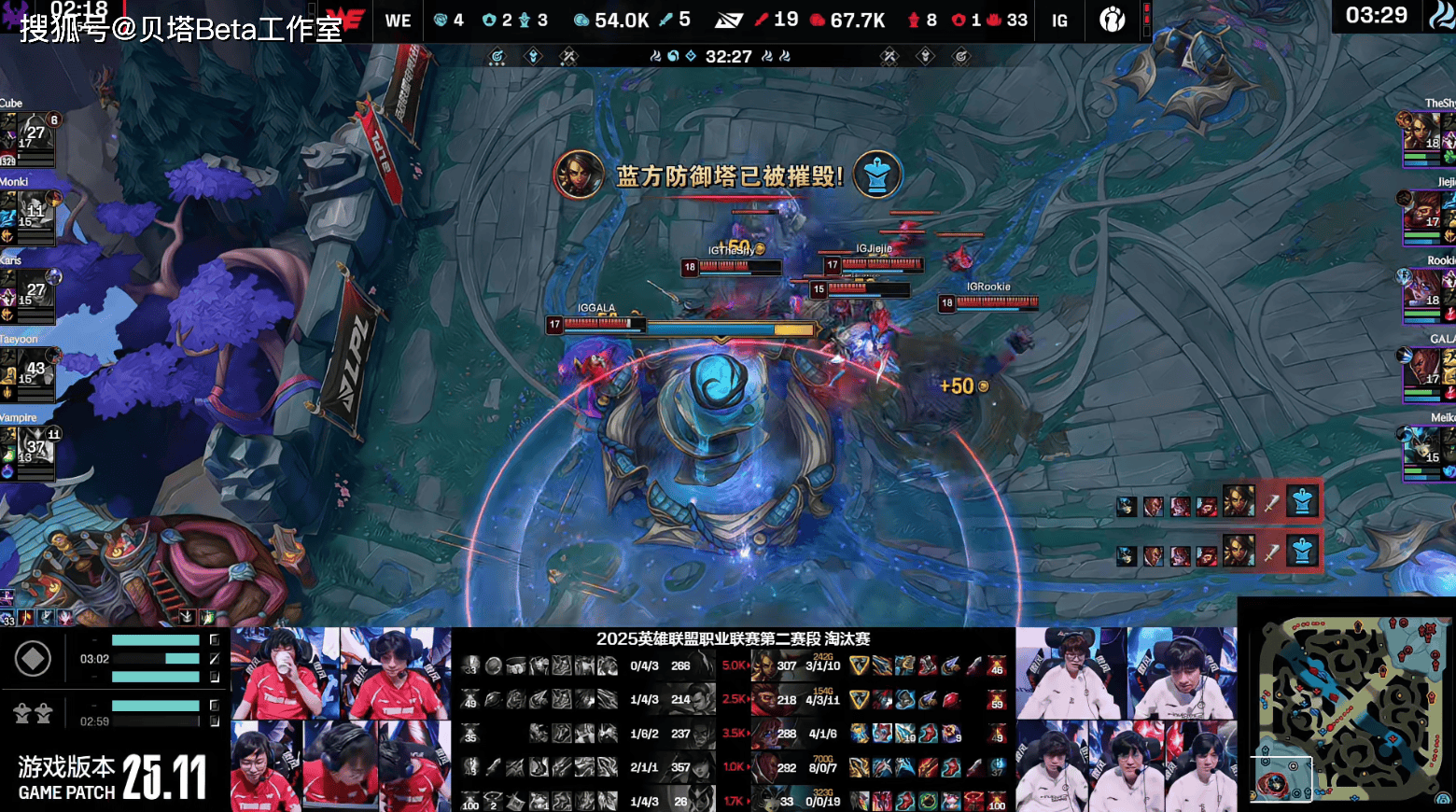This screenshot has height=812, width=1456.
Task: Select GALA's champion portrait in the sidebar
Action: (x=1424, y=371)
